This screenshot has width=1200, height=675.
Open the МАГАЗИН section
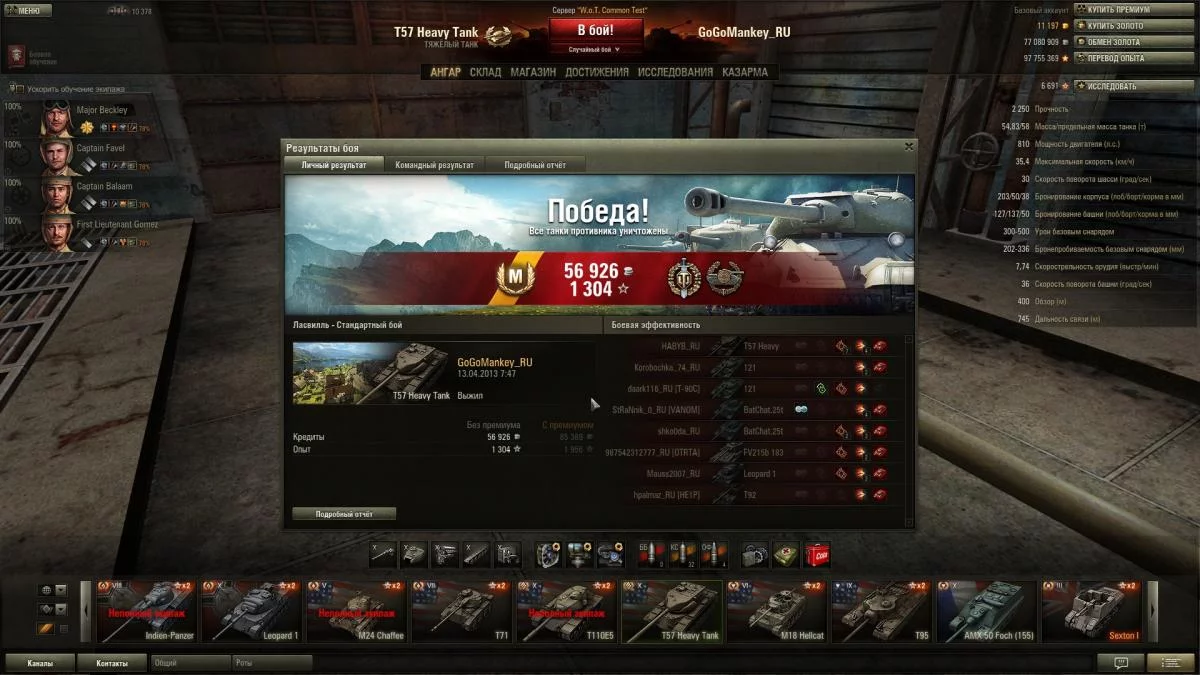pos(532,72)
